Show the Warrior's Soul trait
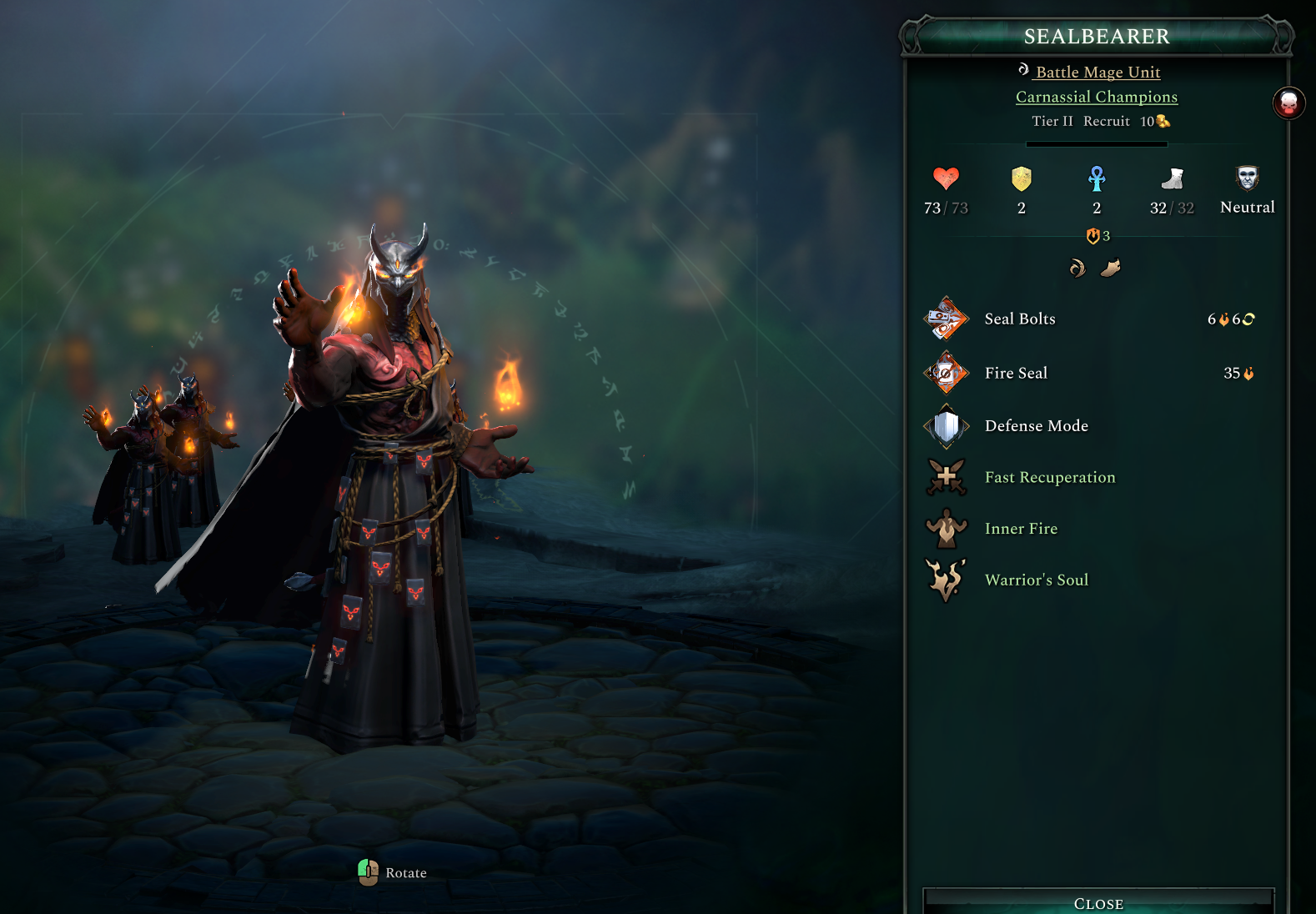Image resolution: width=1316 pixels, height=914 pixels. [x=1036, y=580]
